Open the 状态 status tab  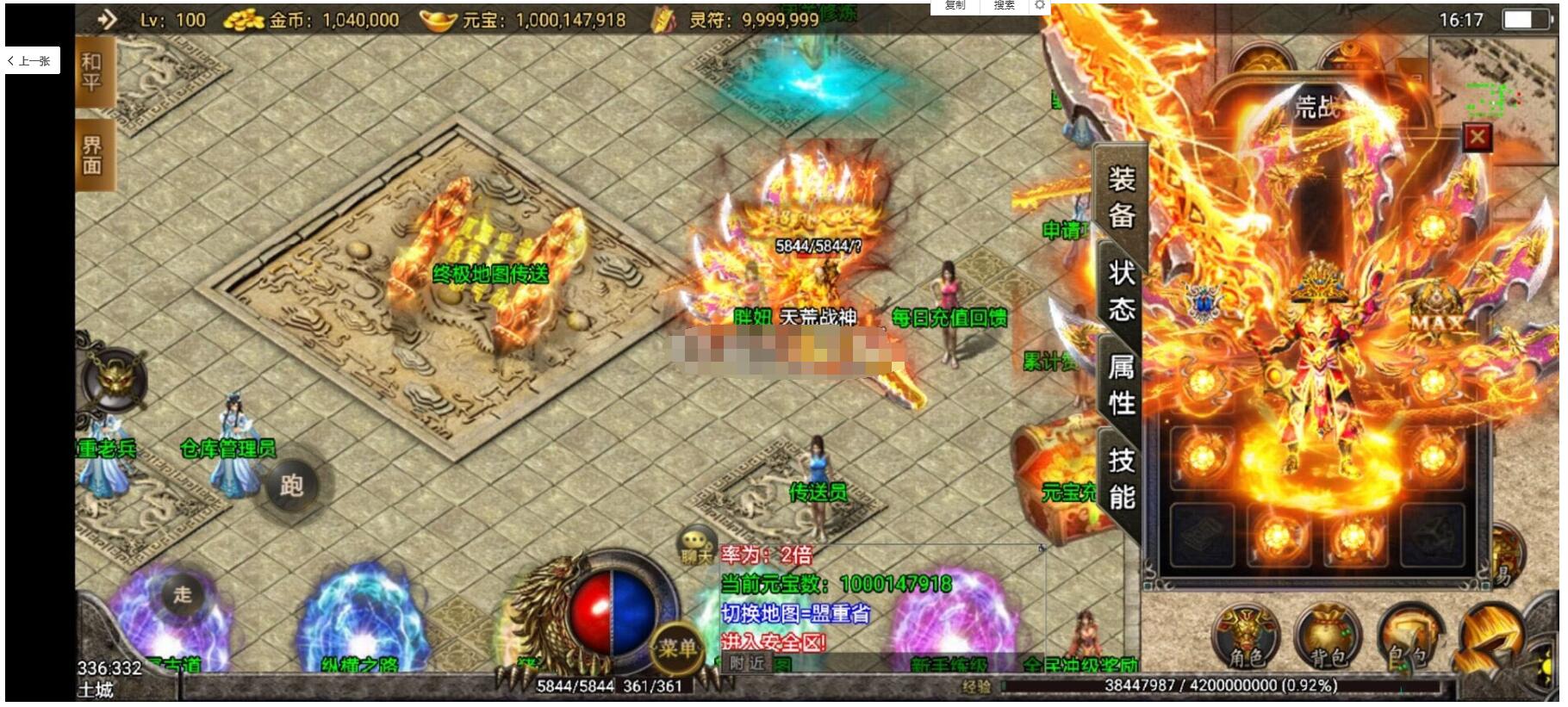1120,290
